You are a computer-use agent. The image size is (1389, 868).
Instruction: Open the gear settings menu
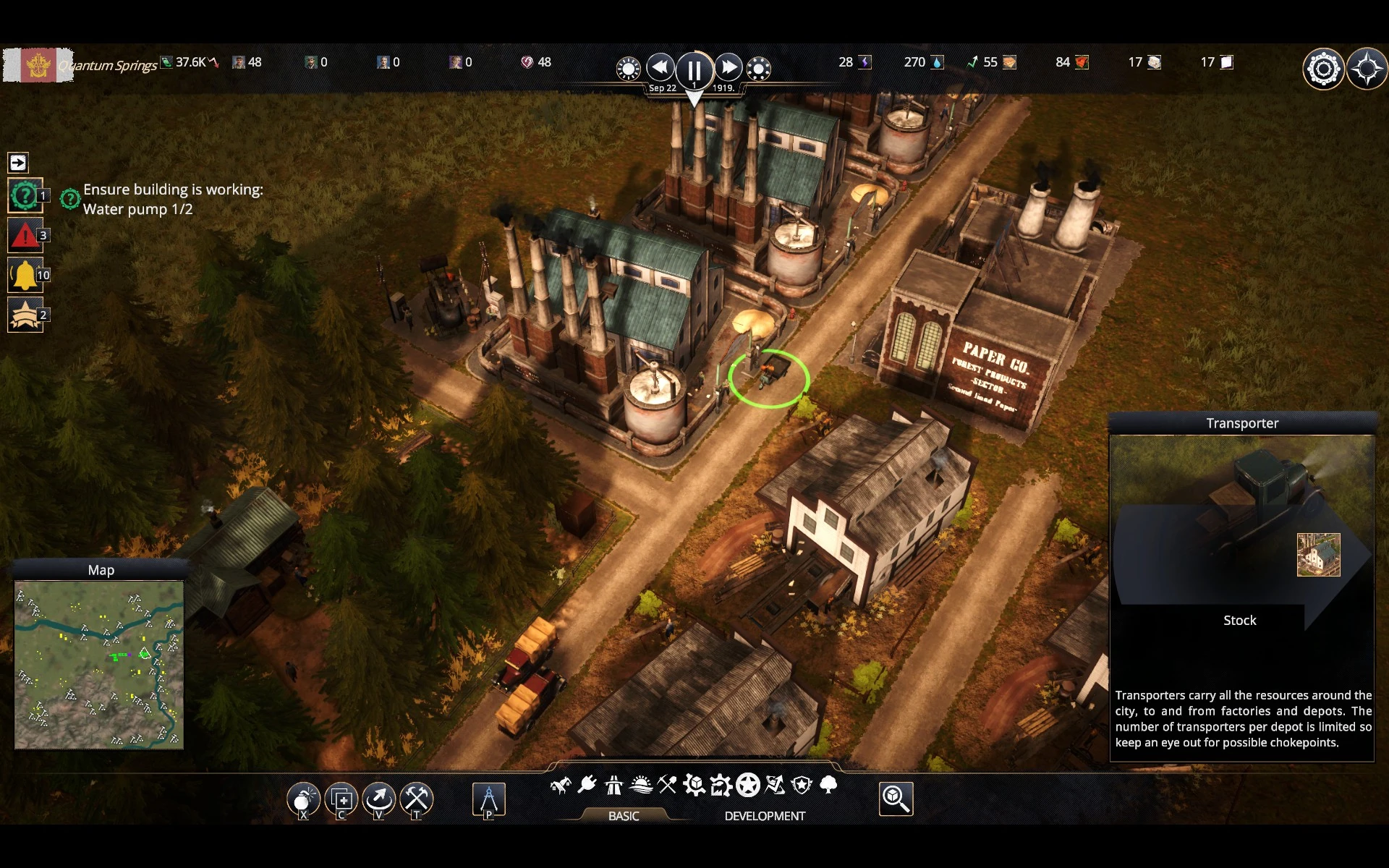pyautogui.click(x=1323, y=69)
